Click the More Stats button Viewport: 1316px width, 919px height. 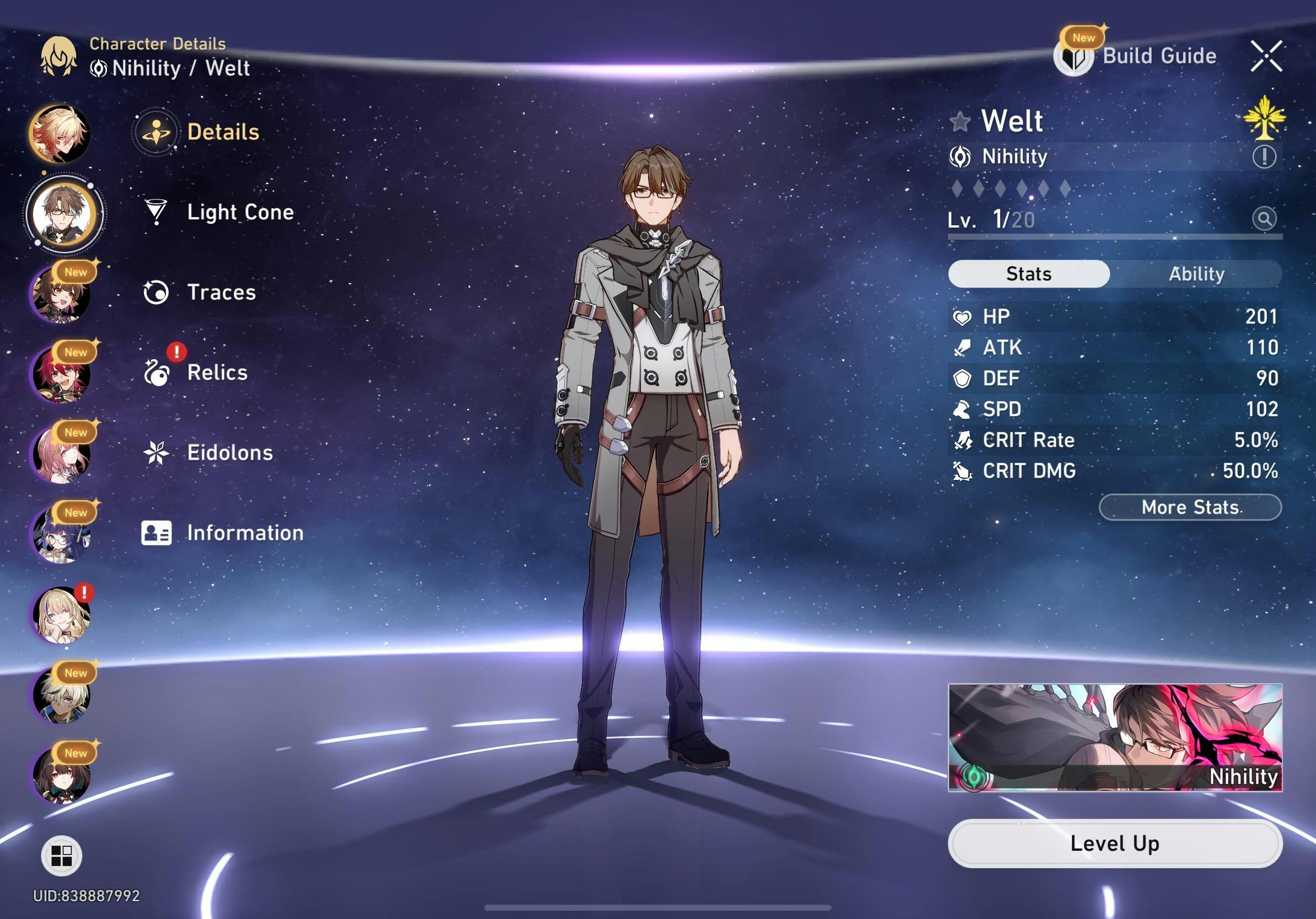tap(1189, 507)
